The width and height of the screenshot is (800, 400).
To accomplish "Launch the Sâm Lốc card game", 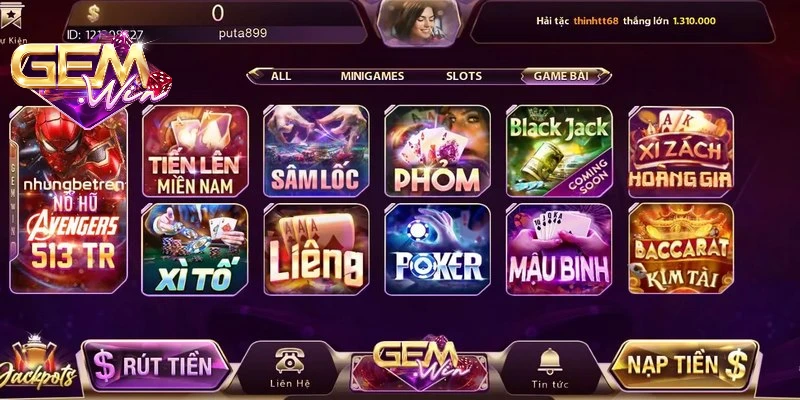I will point(316,152).
